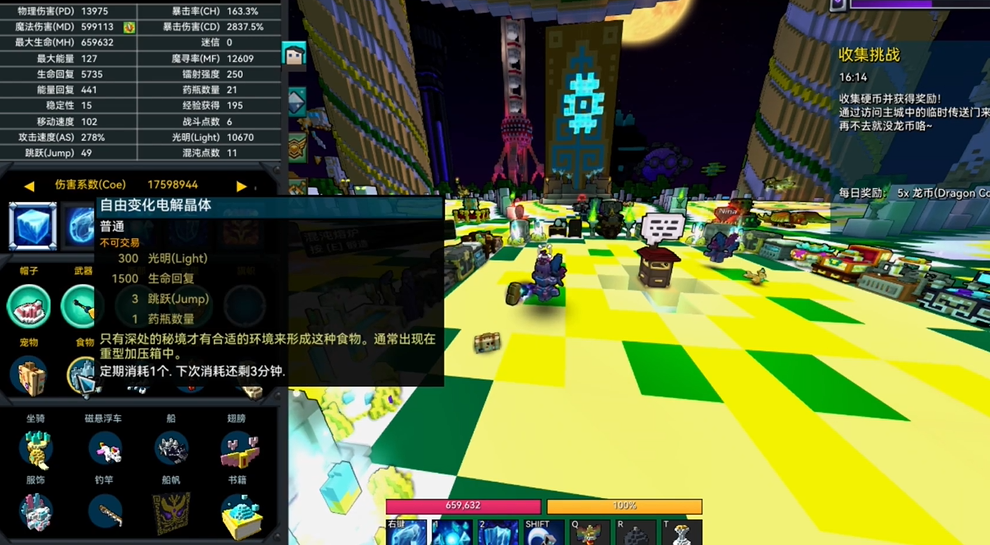Select the food slot with electrolyte crystal
The height and width of the screenshot is (545, 990).
coord(82,375)
